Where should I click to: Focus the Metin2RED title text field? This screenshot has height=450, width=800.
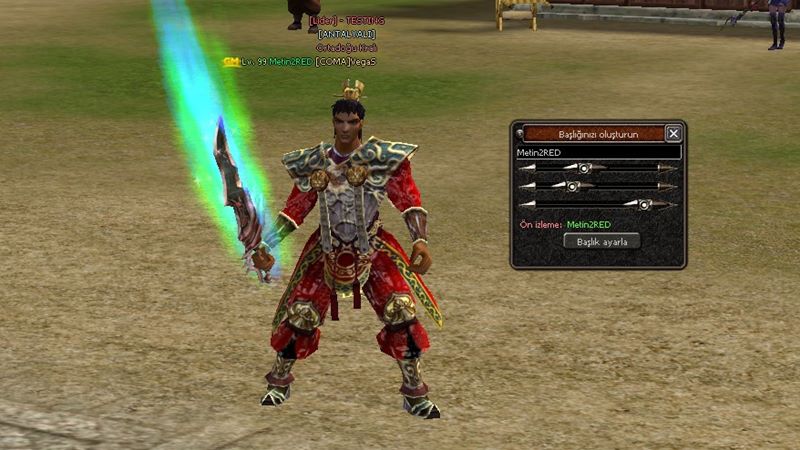point(598,152)
